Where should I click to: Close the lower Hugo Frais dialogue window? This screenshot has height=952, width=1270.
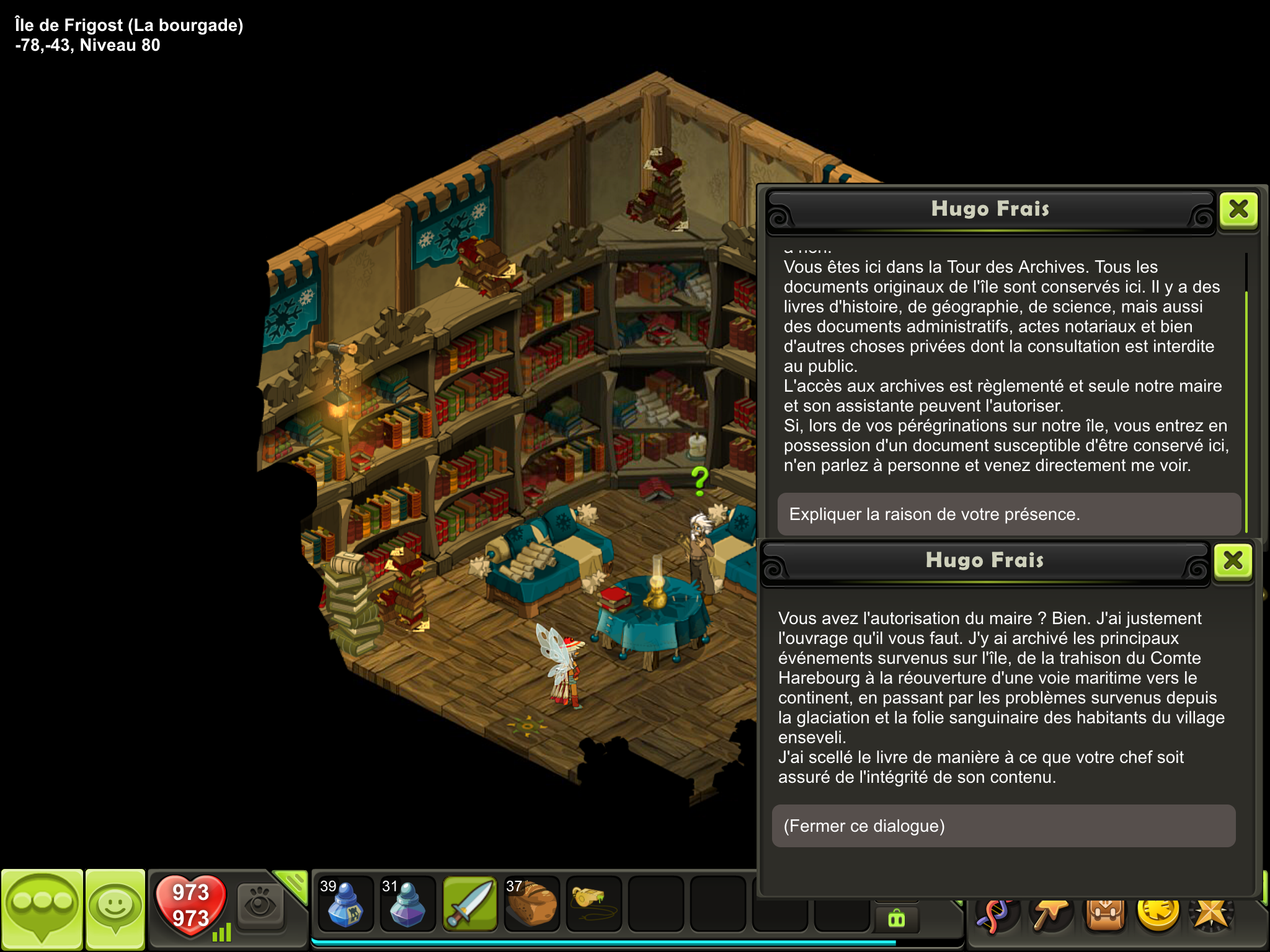1232,561
